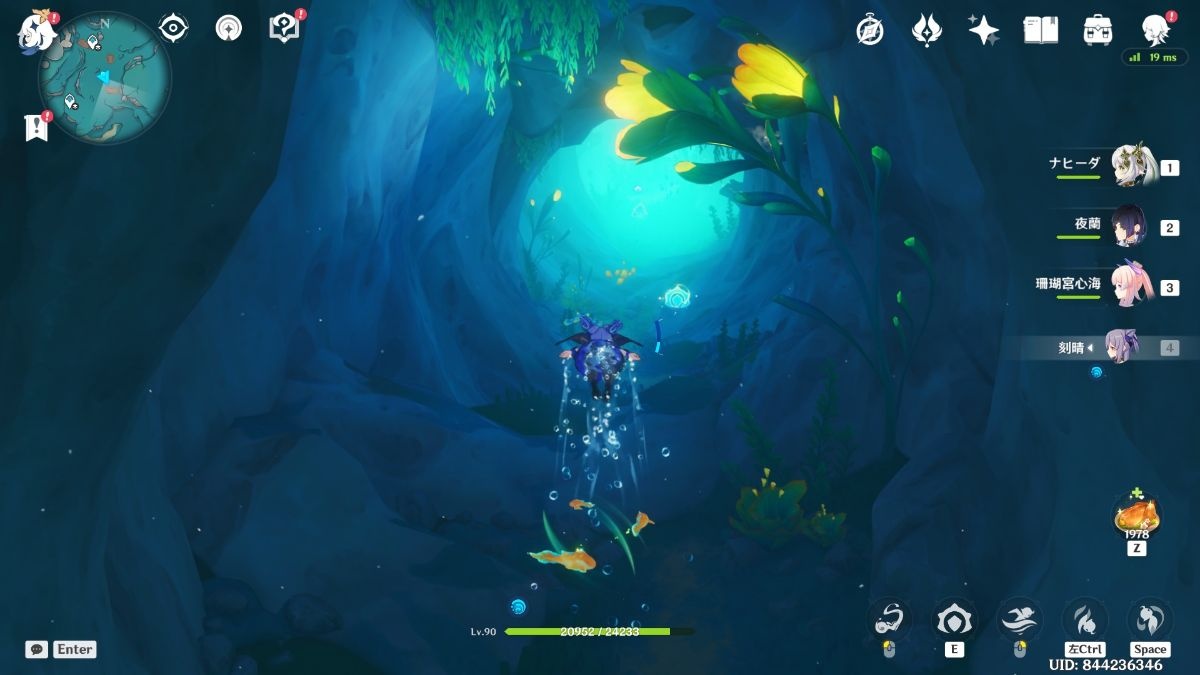Open the compass events icon
Viewport: 1200px width, 675px height.
pos(870,30)
